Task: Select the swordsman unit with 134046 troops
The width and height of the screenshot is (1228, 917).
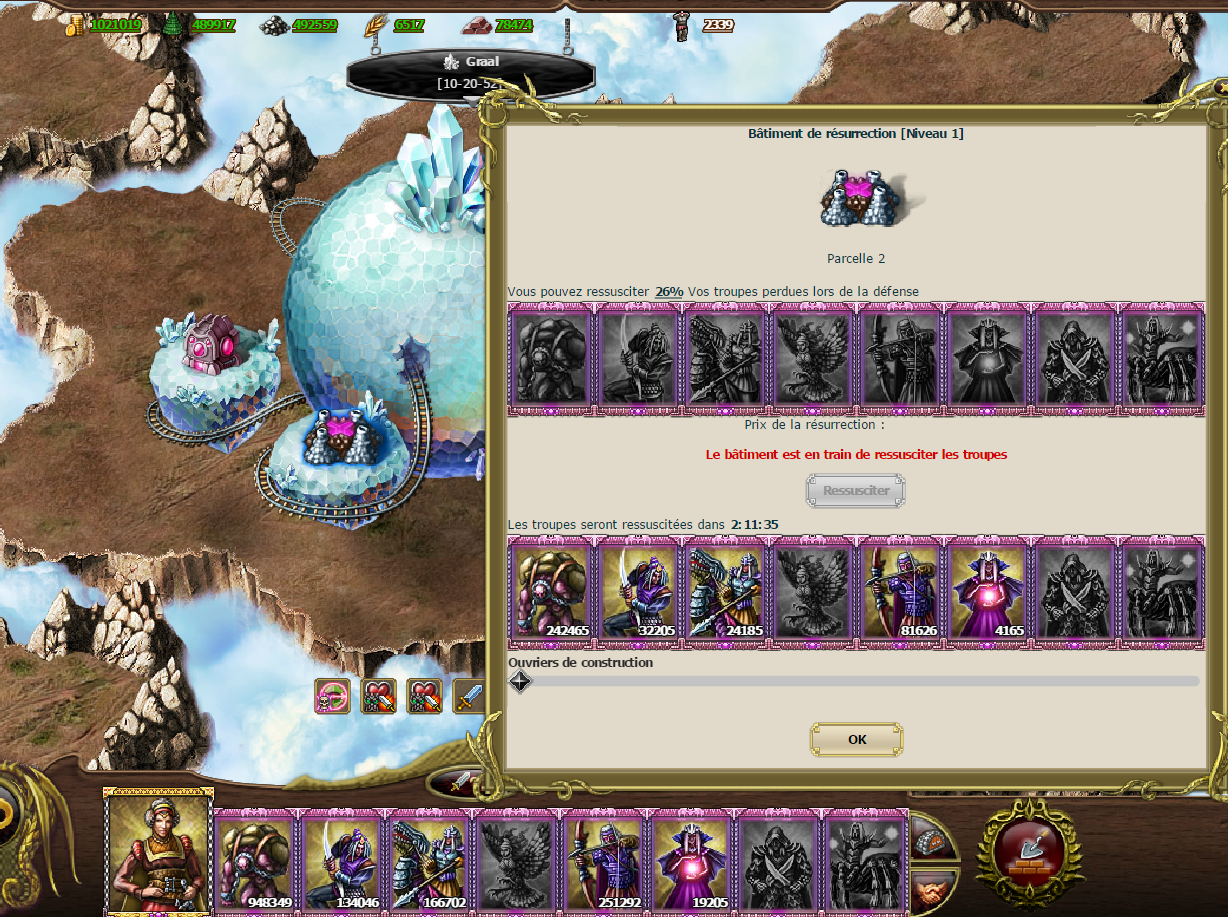Action: [x=343, y=856]
